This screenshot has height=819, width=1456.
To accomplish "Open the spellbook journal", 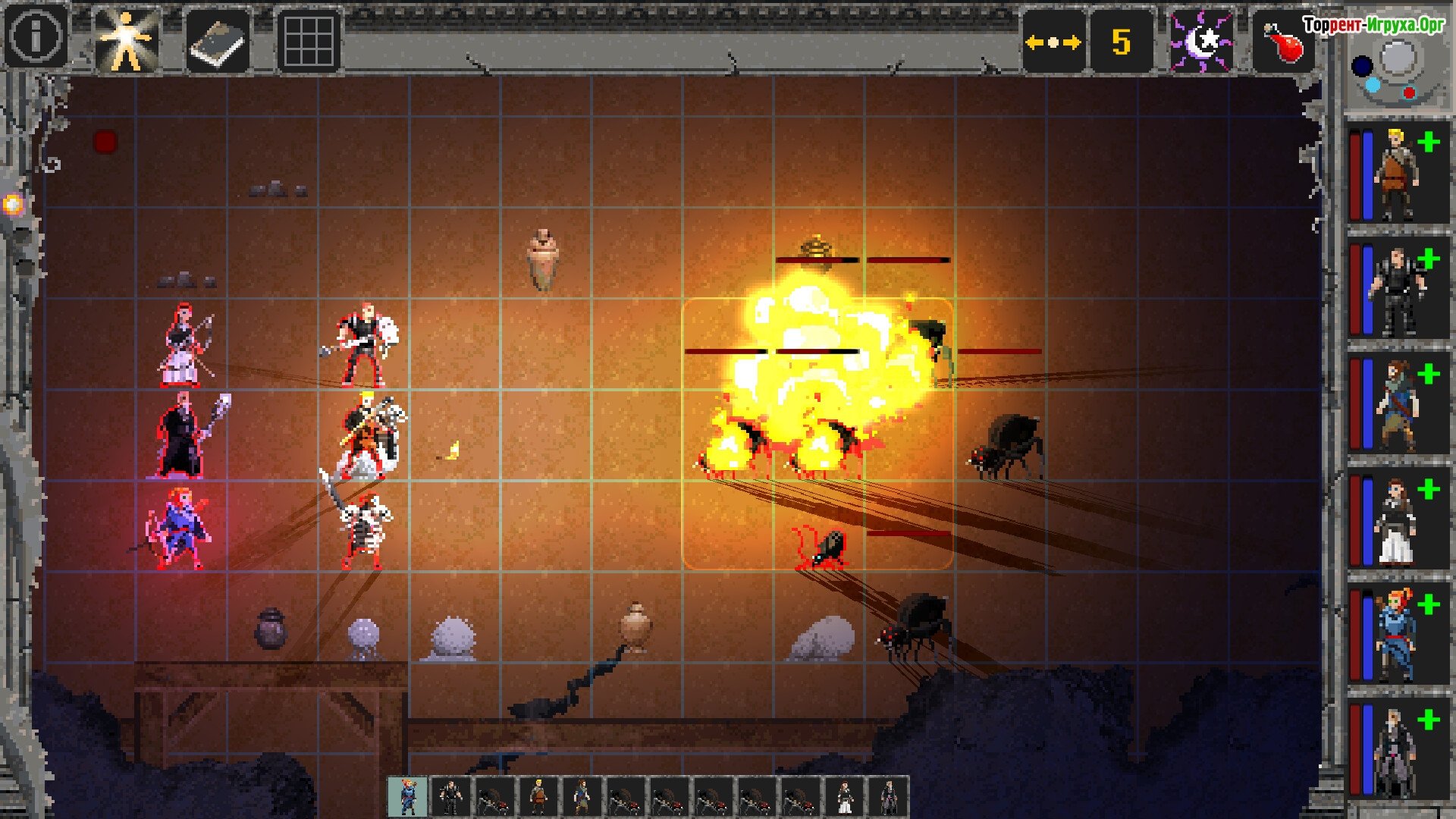I will [x=218, y=42].
